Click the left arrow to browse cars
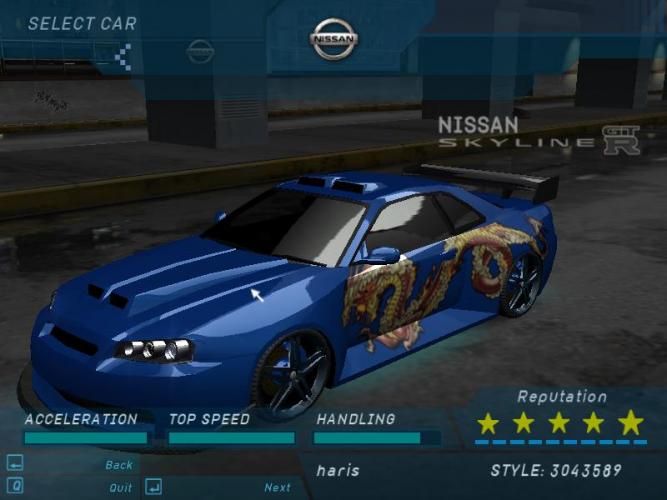Image resolution: width=667 pixels, height=500 pixels. 124,55
